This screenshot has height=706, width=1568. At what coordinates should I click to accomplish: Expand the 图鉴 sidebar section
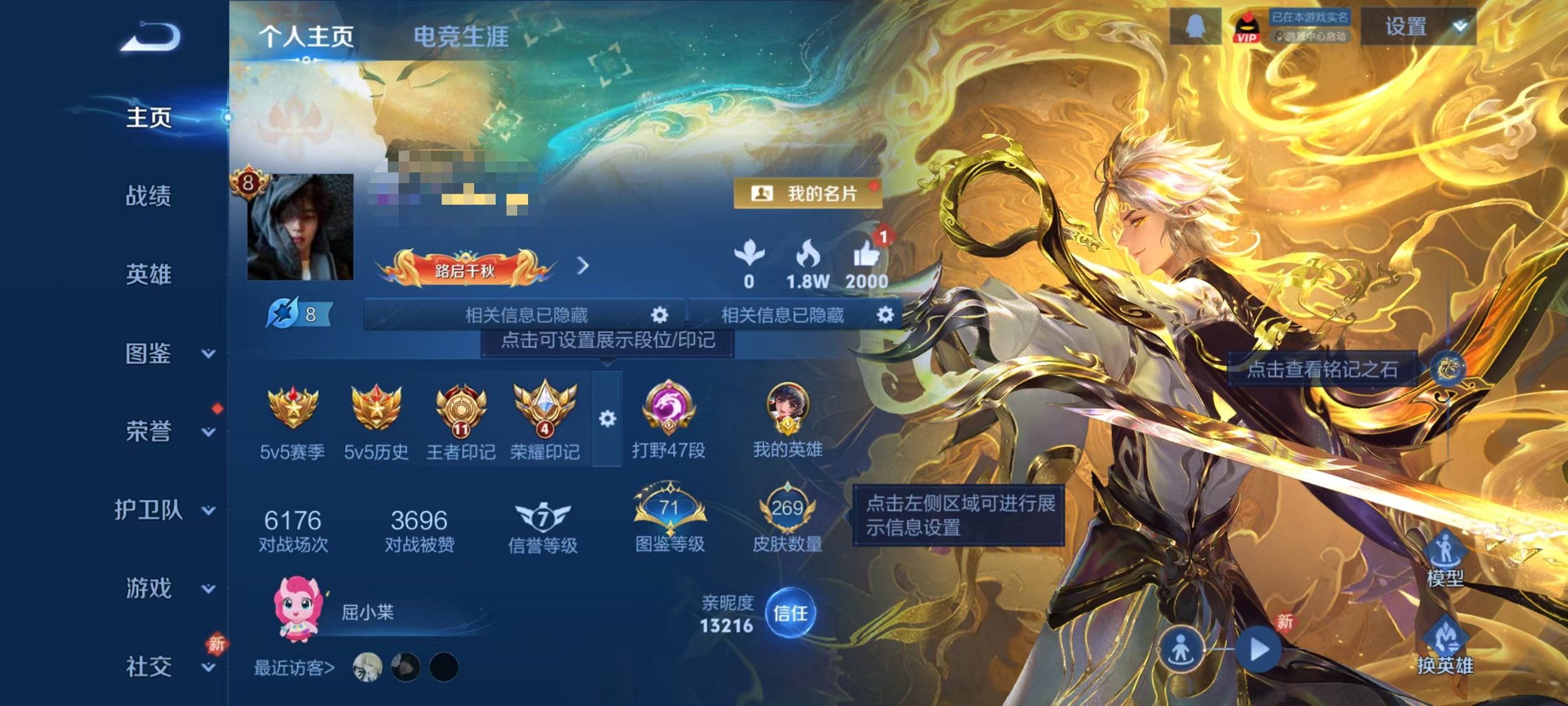click(x=149, y=354)
